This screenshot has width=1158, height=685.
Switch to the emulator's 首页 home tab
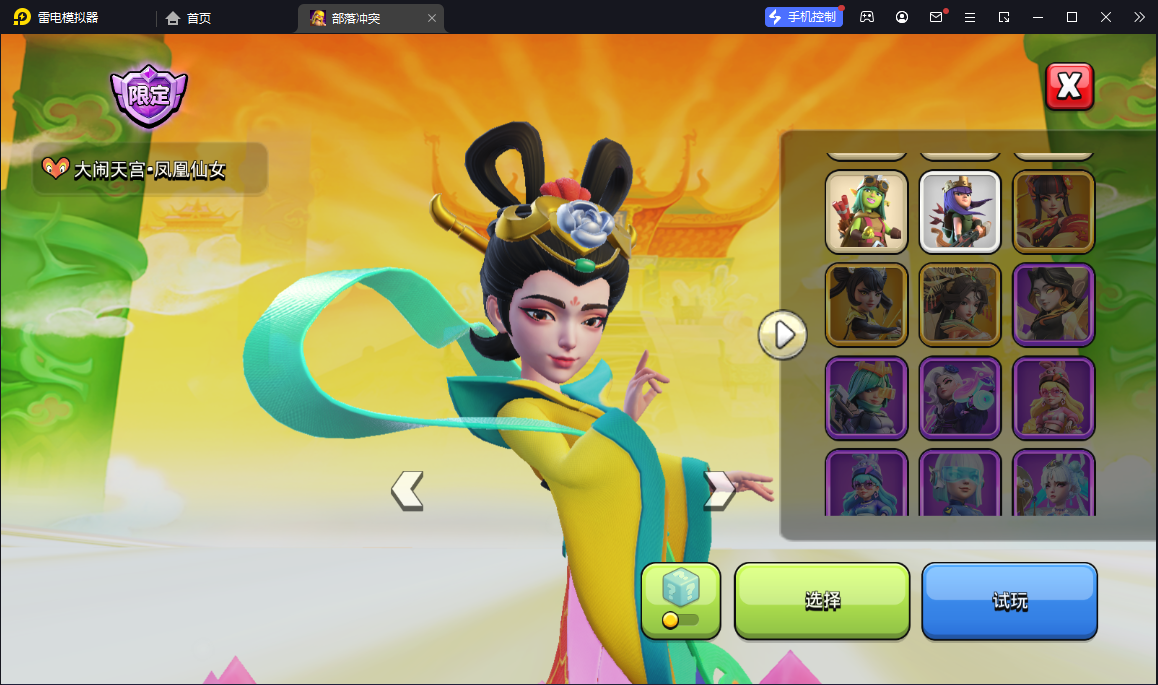point(189,18)
